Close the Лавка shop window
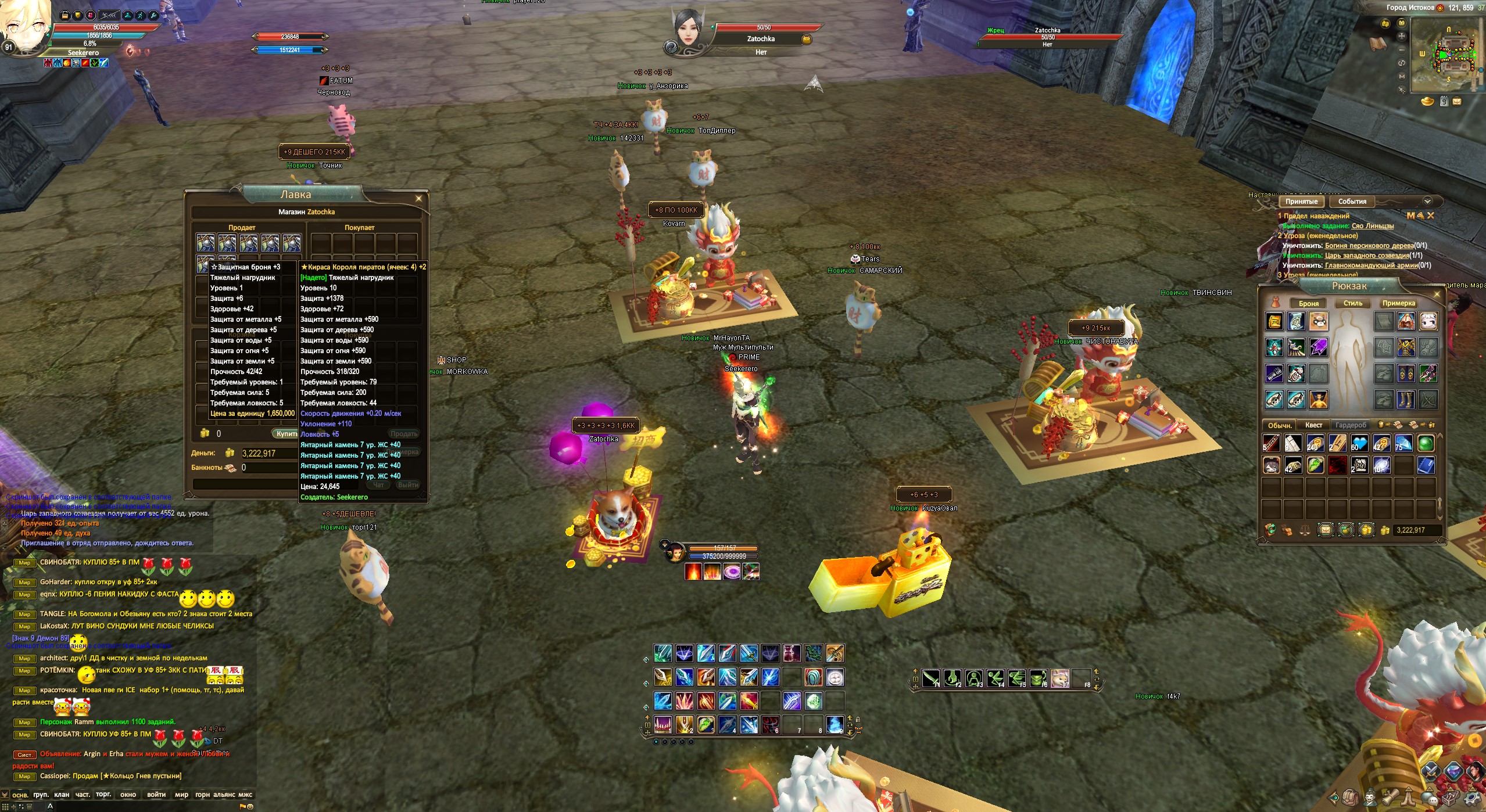 [418, 199]
